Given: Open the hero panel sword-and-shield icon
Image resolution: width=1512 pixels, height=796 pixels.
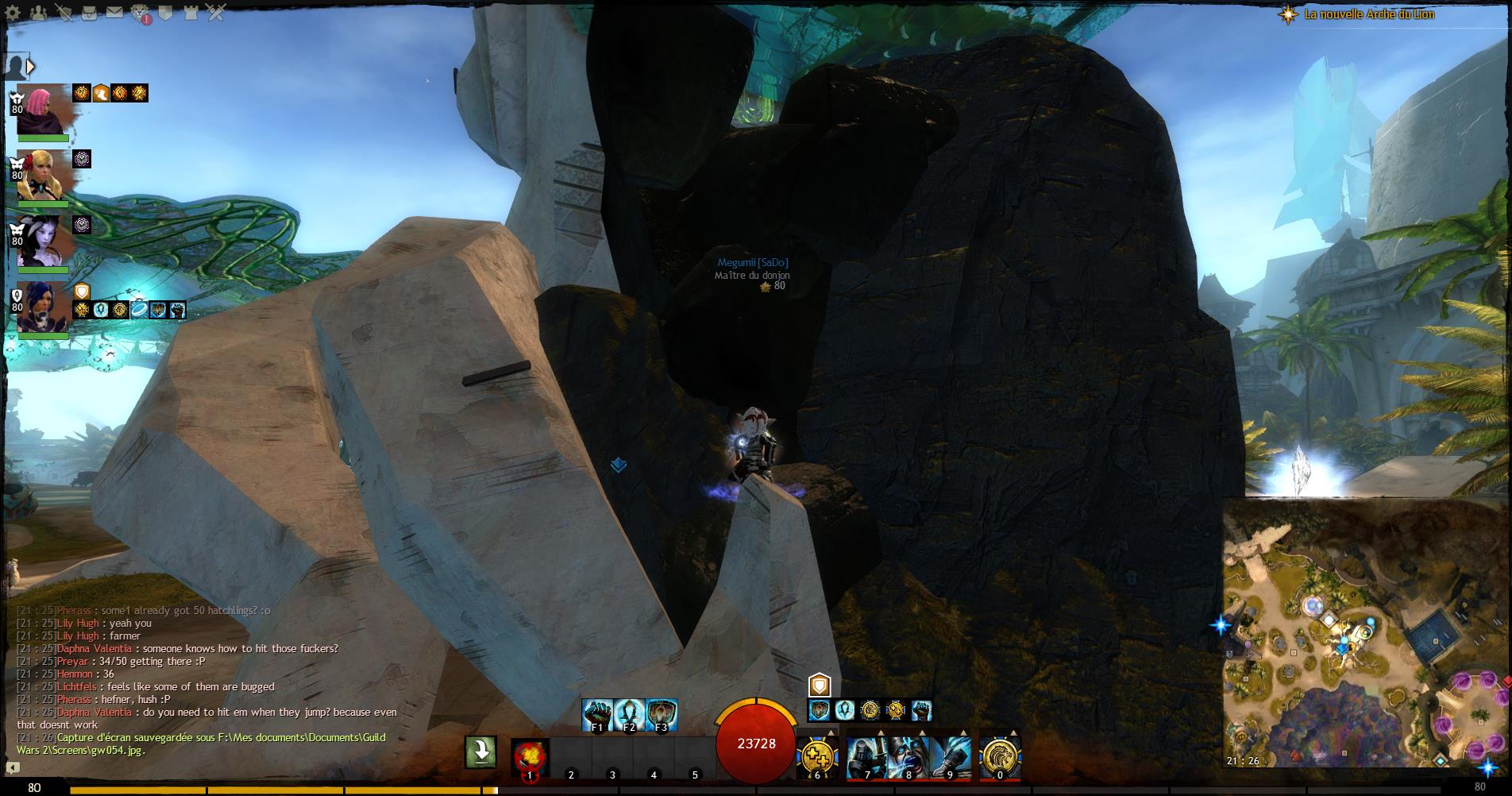Looking at the screenshot, I should (x=63, y=12).
